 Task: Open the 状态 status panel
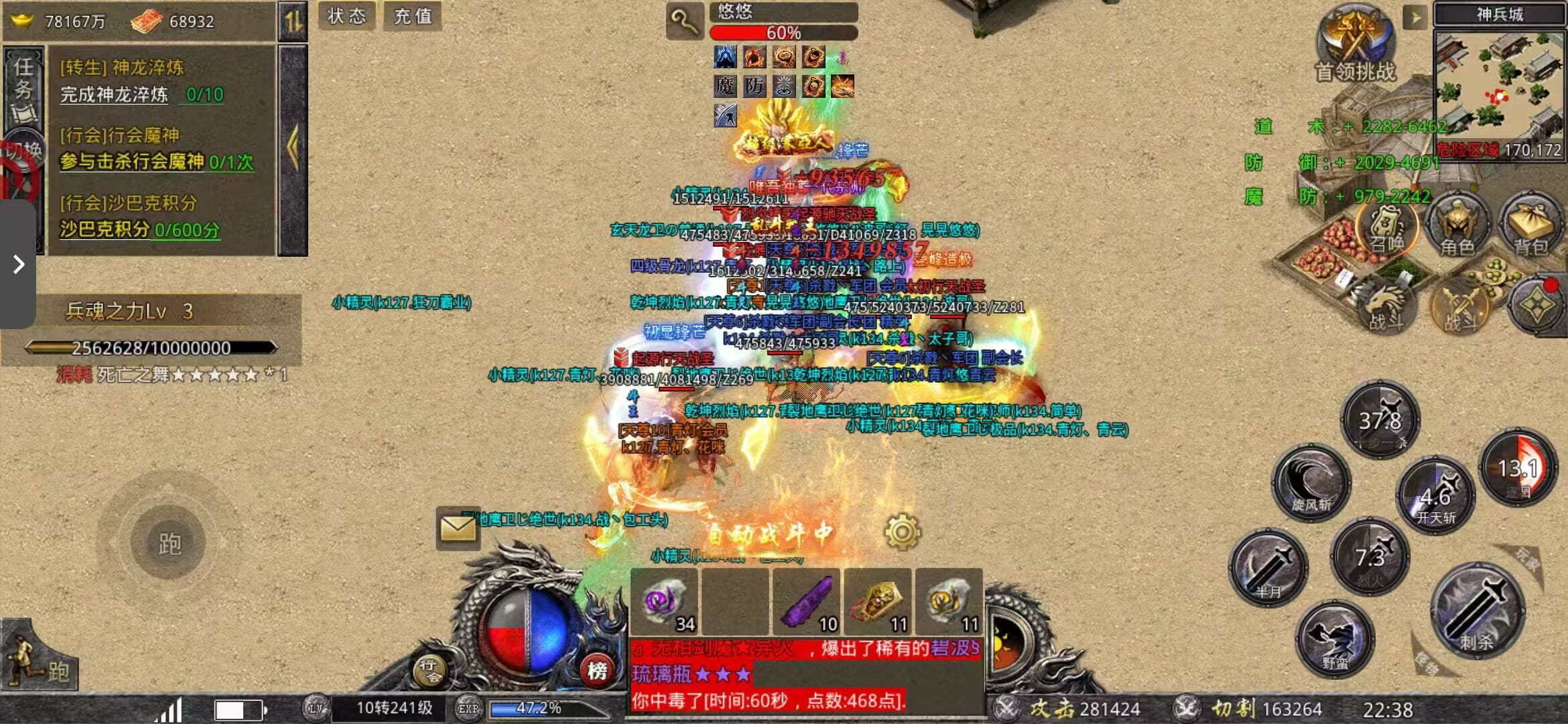click(x=346, y=16)
